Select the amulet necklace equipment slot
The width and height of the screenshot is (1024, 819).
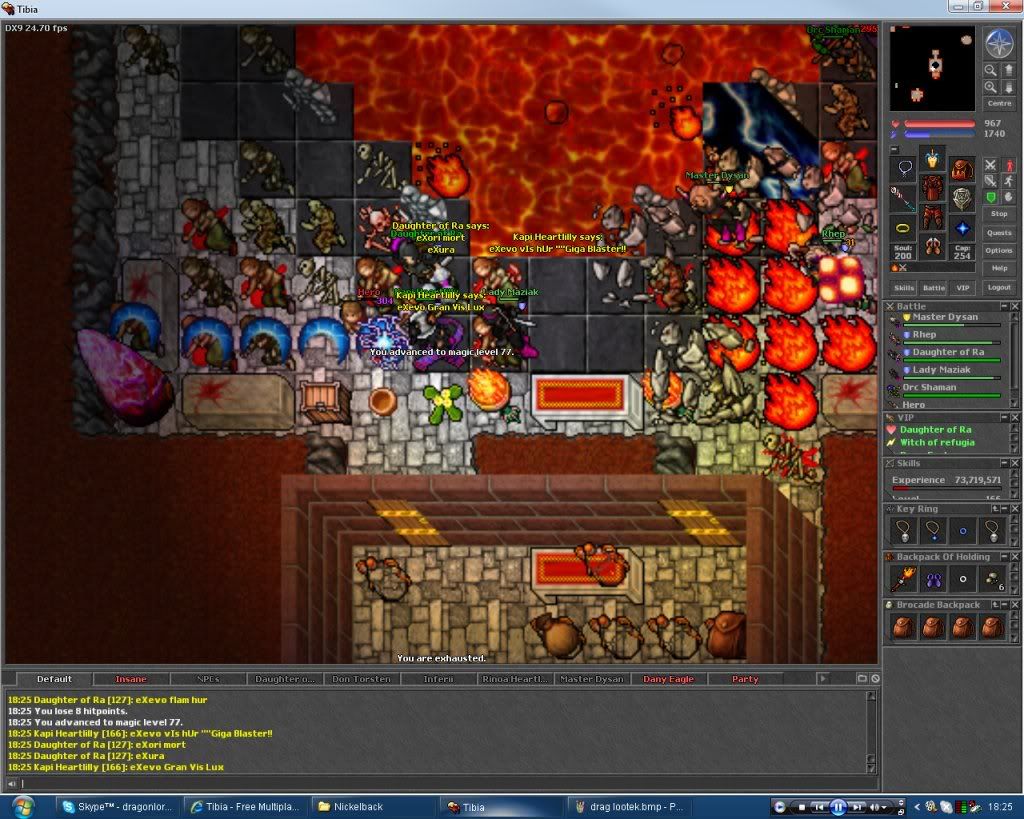tap(903, 168)
